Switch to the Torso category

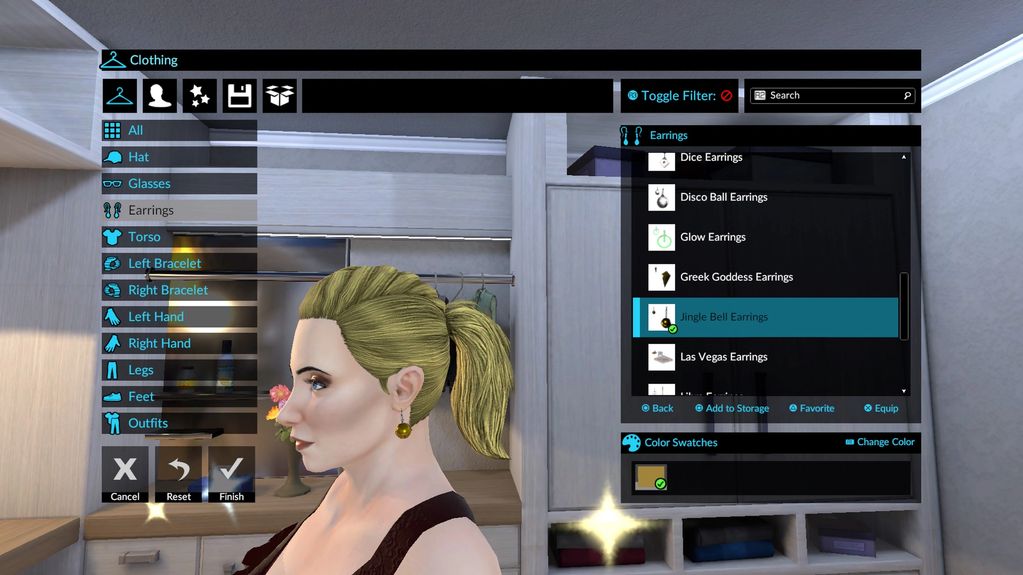coord(178,237)
